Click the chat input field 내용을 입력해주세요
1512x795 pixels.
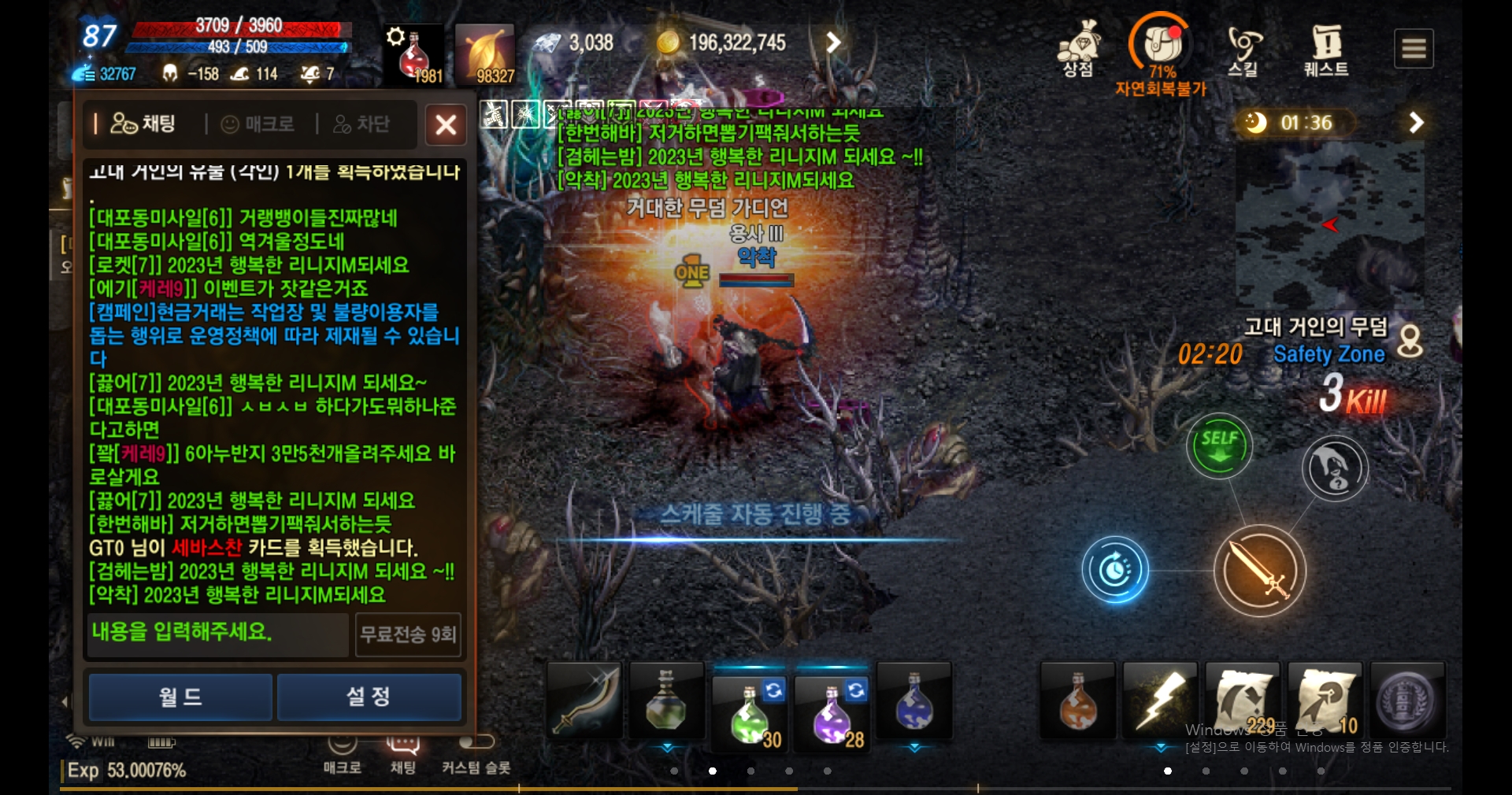217,634
